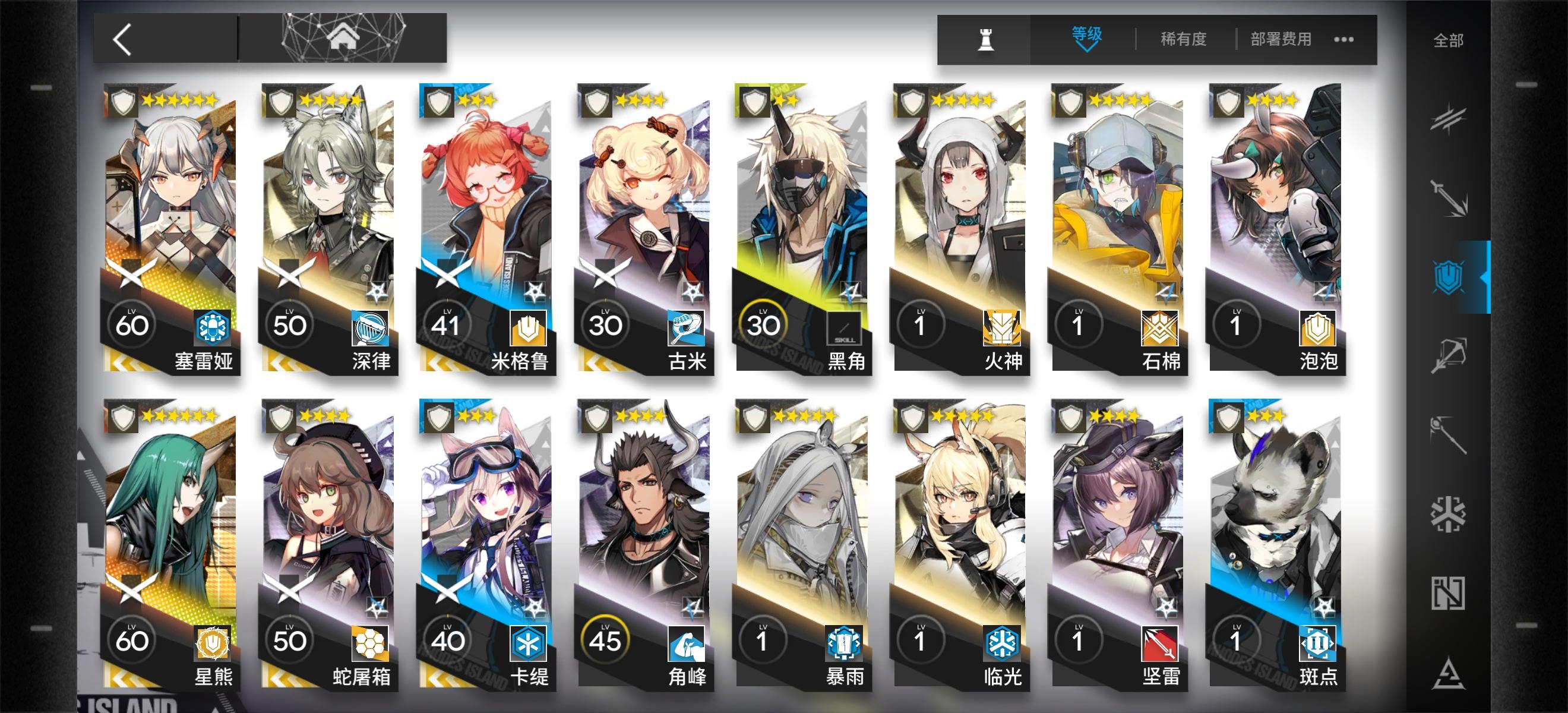Click the back arrow button

point(122,39)
